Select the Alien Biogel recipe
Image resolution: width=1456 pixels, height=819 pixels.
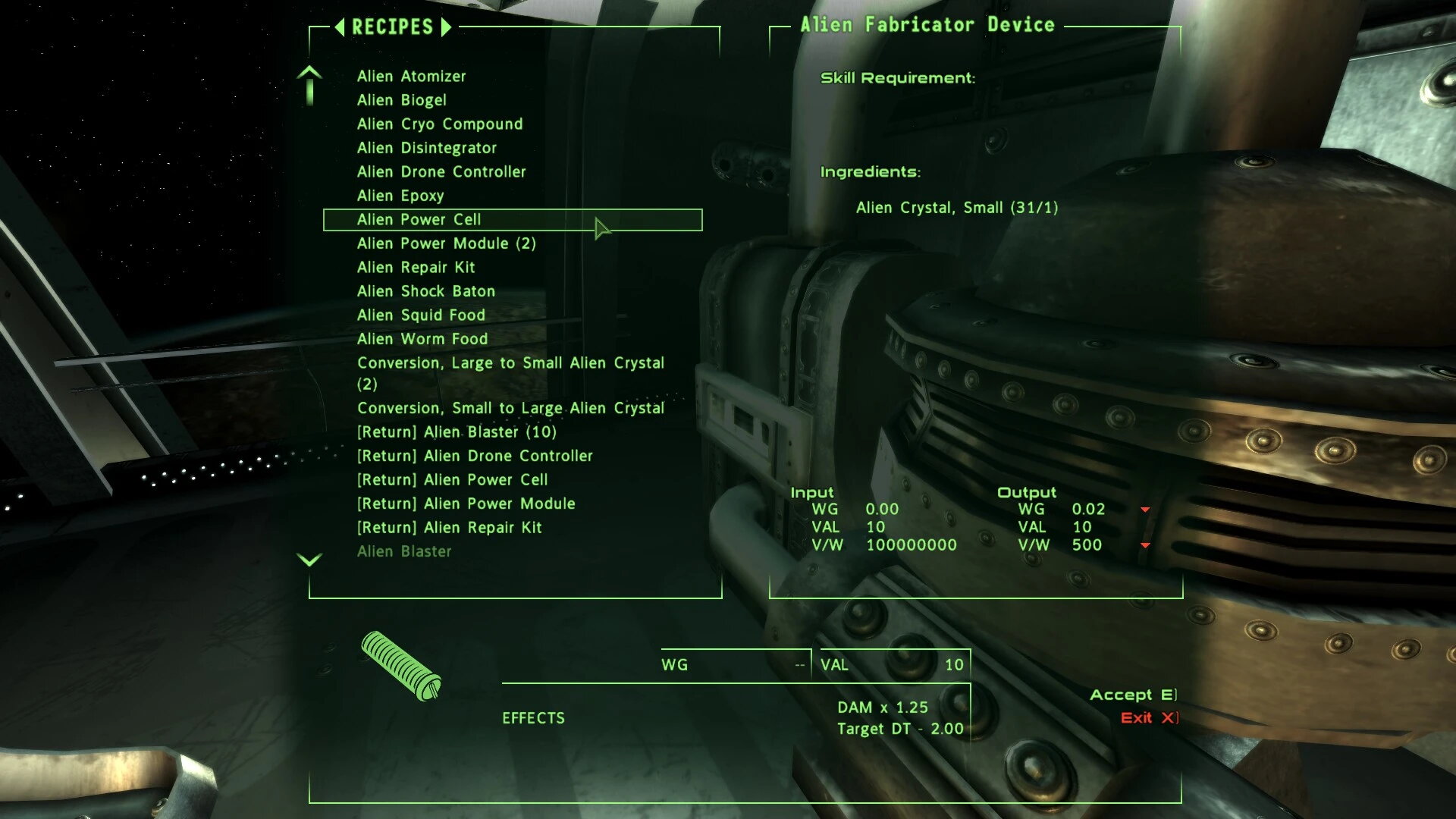tap(402, 99)
